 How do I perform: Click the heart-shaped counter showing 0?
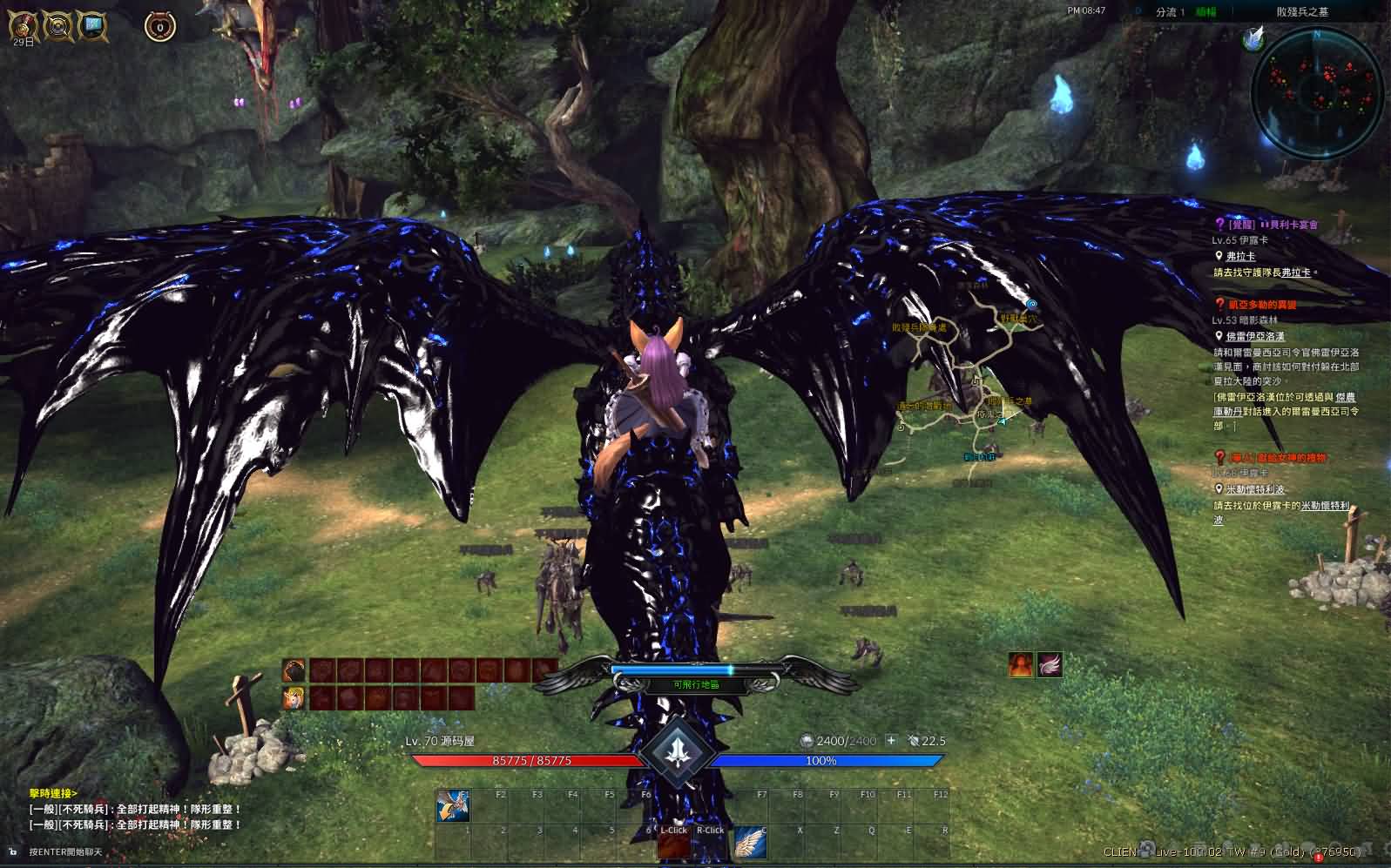pos(159,27)
